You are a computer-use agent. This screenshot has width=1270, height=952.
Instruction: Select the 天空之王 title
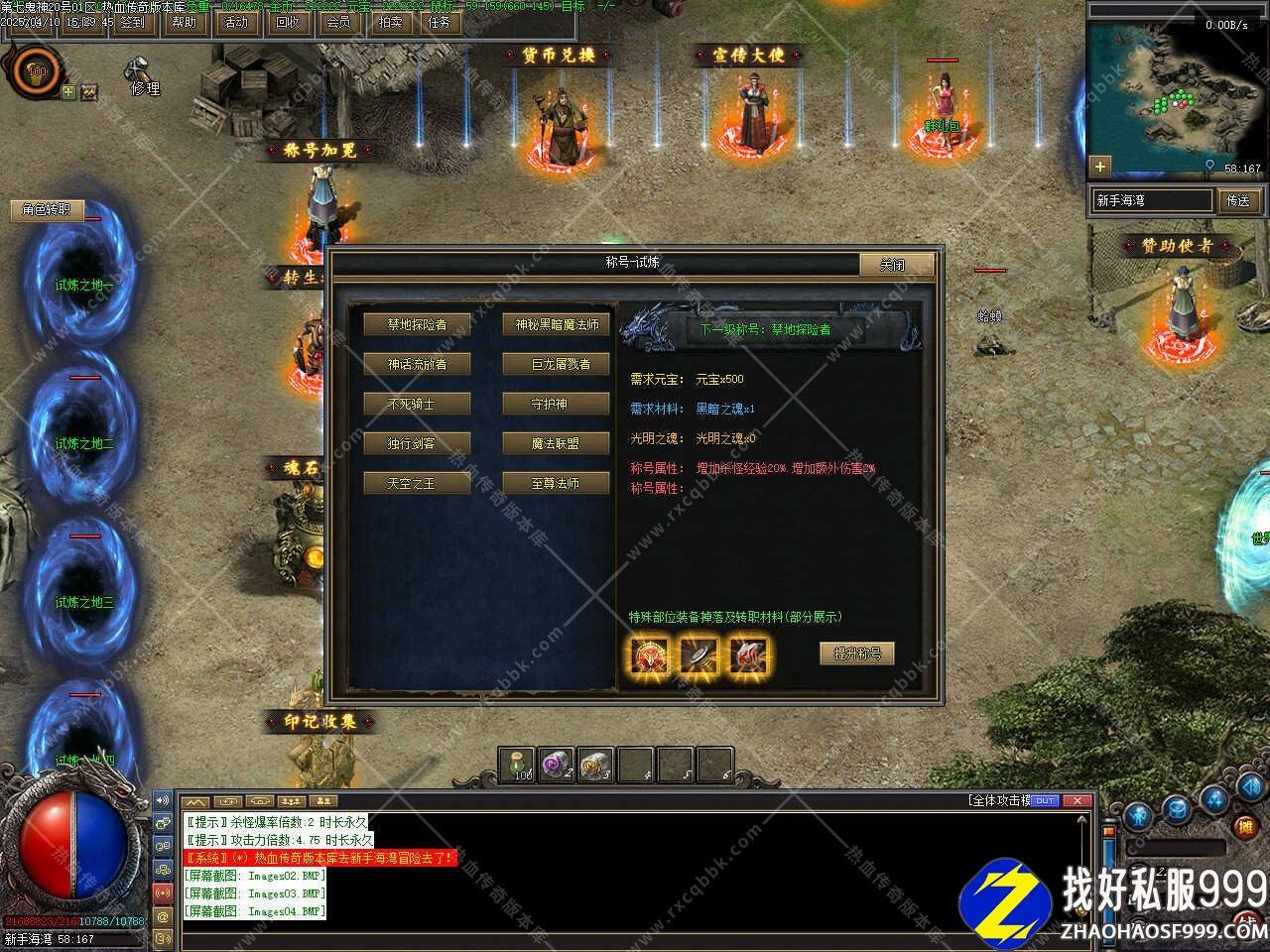pos(417,483)
